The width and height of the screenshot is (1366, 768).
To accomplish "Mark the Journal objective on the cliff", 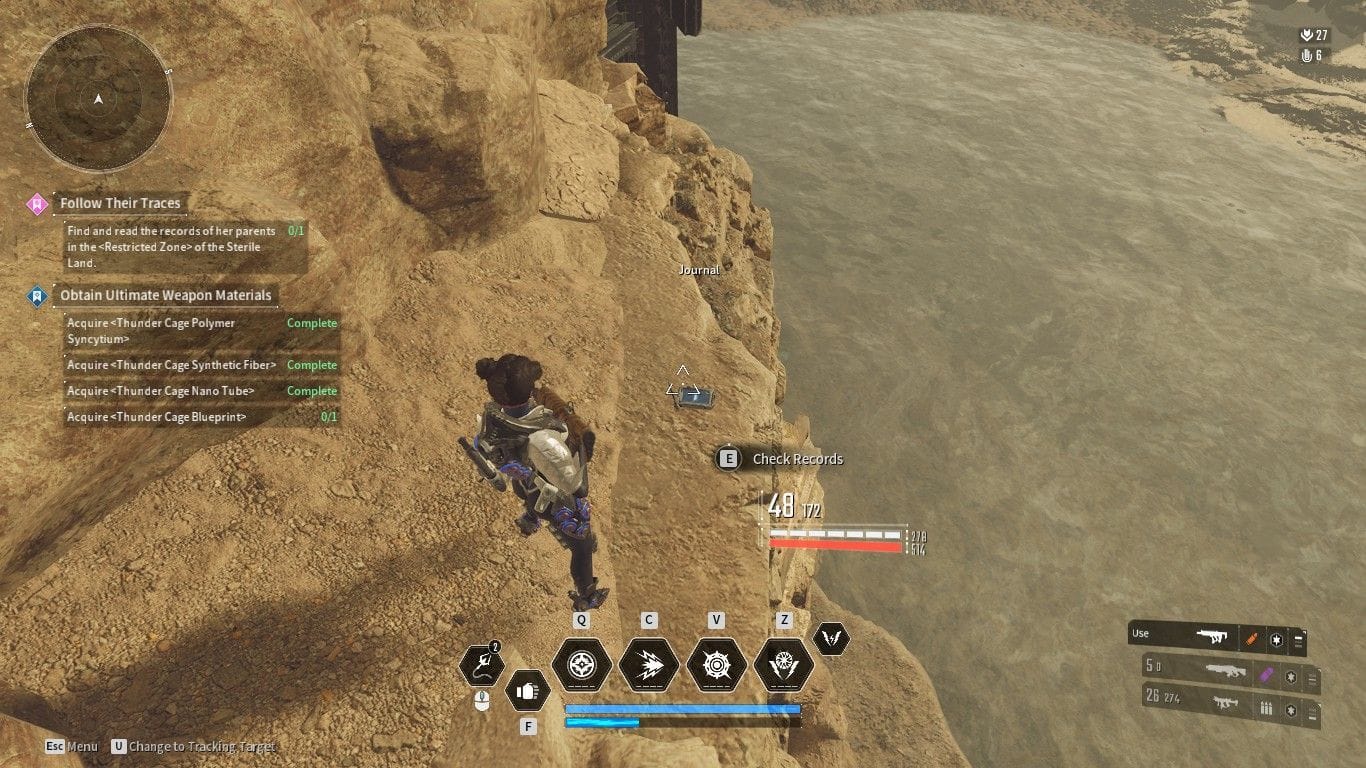I will click(698, 270).
